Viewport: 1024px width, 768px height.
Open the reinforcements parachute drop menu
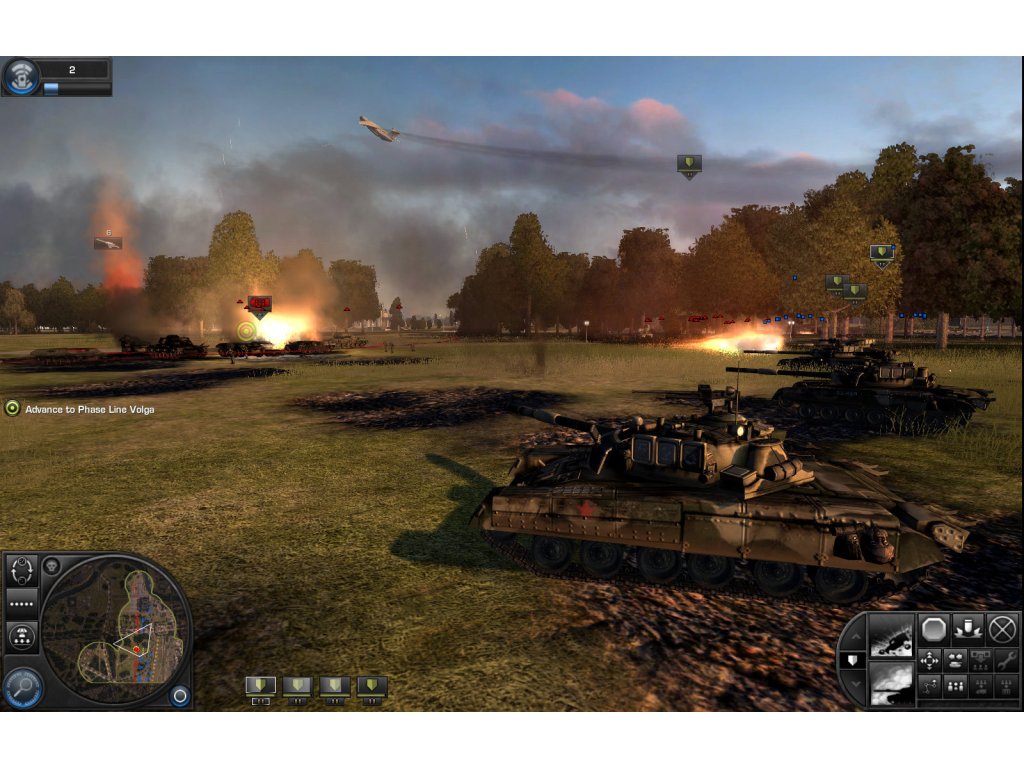coord(21,637)
